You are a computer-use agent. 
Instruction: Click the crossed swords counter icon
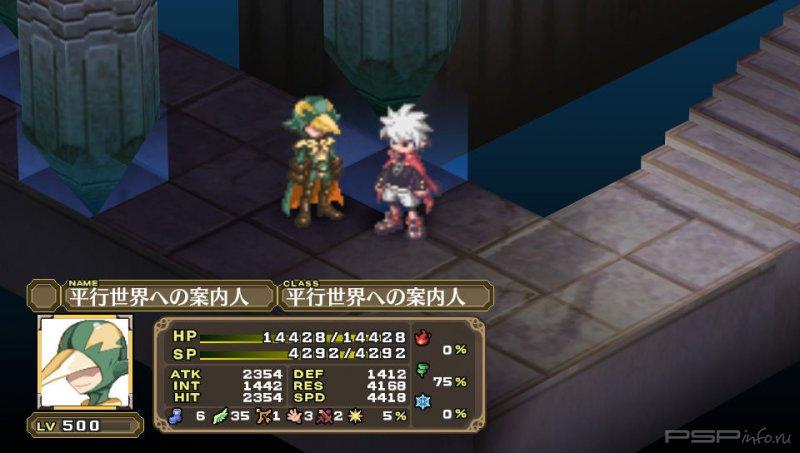pyautogui.click(x=326, y=415)
